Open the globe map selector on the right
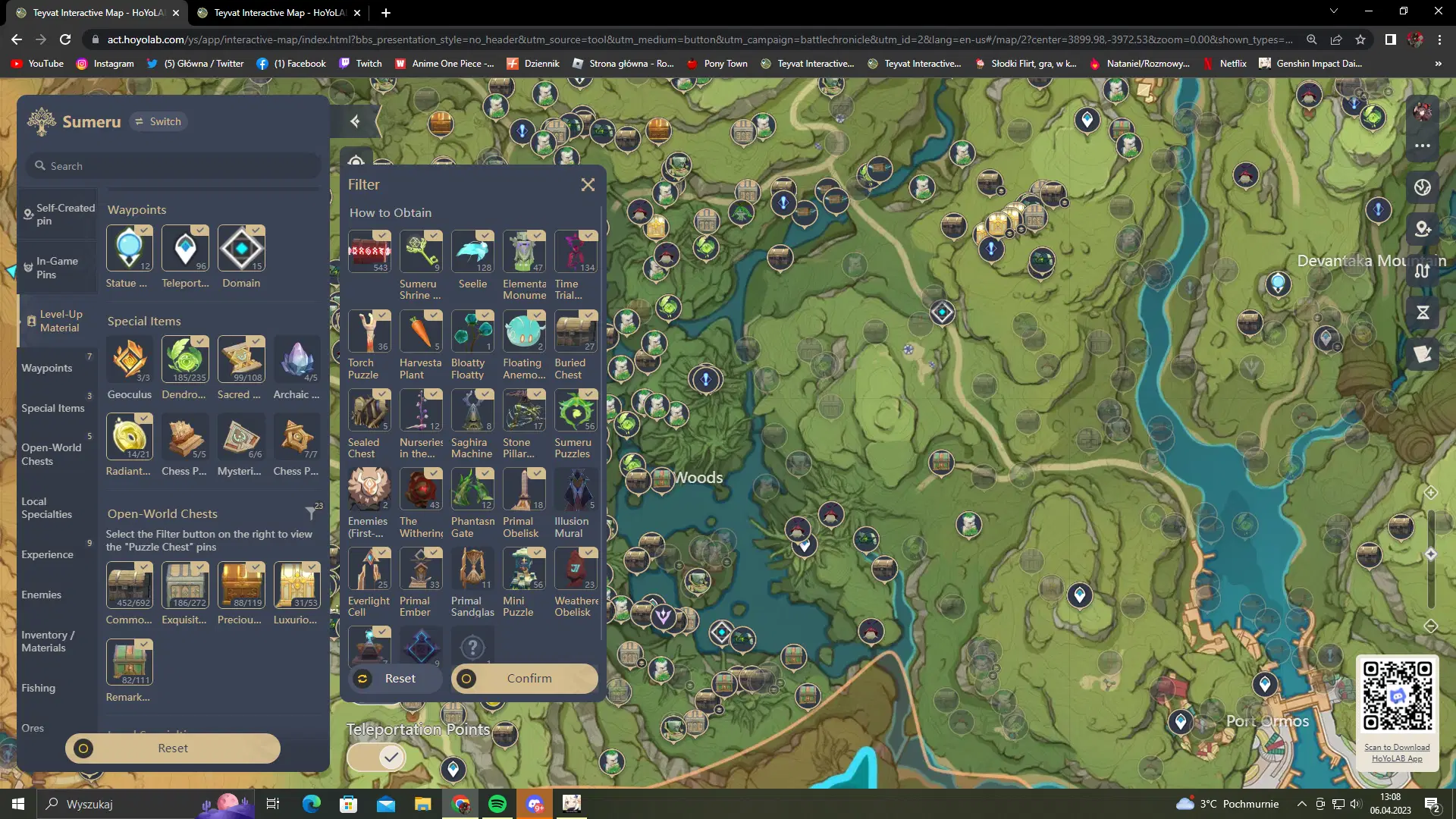Viewport: 1456px width, 819px height. tap(1422, 187)
